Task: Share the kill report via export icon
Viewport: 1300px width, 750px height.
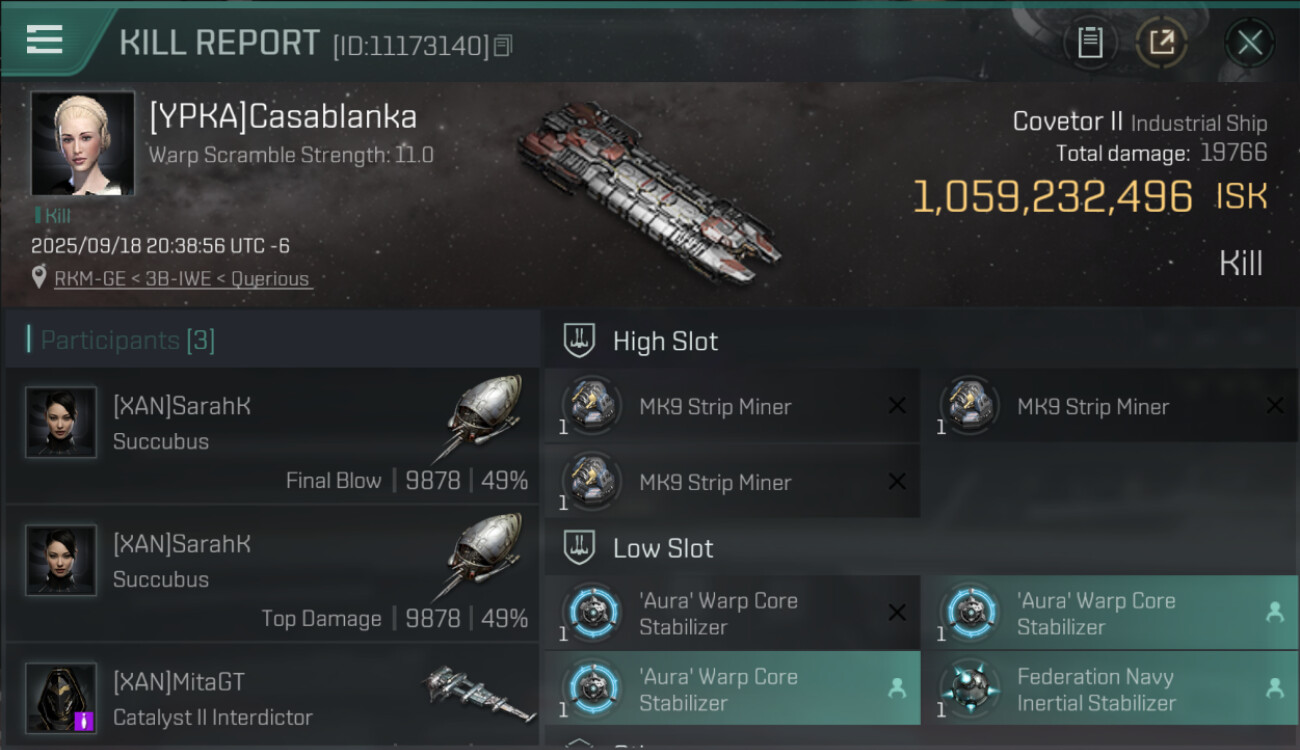Action: 1161,43
